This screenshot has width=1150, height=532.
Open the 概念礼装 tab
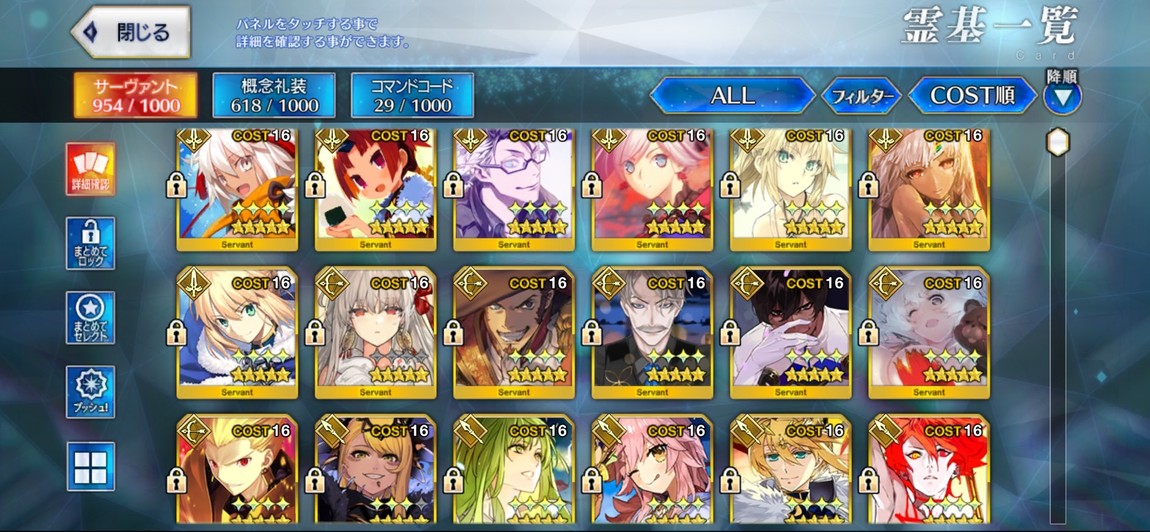[x=274, y=95]
